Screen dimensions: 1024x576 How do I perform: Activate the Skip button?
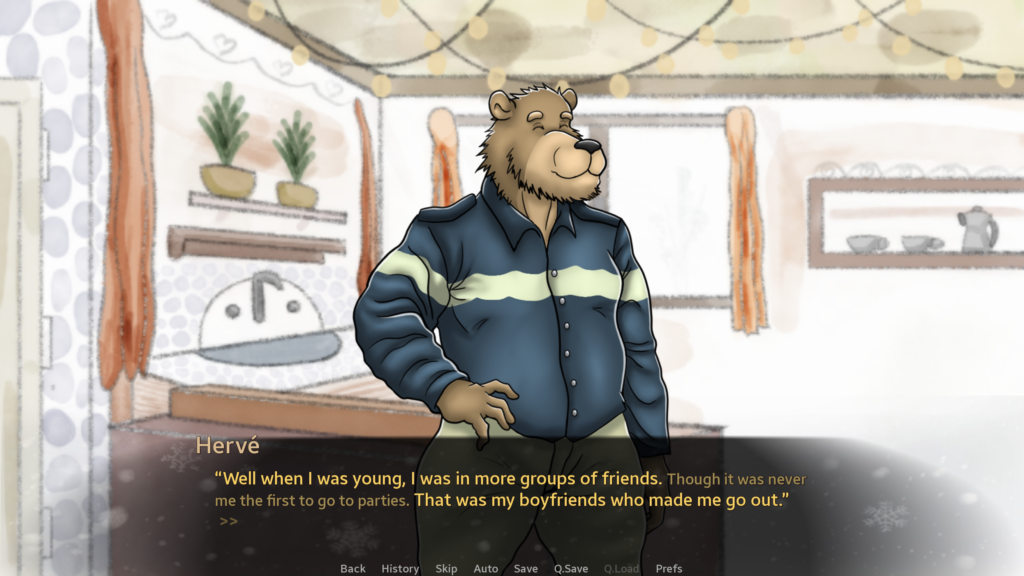click(446, 568)
